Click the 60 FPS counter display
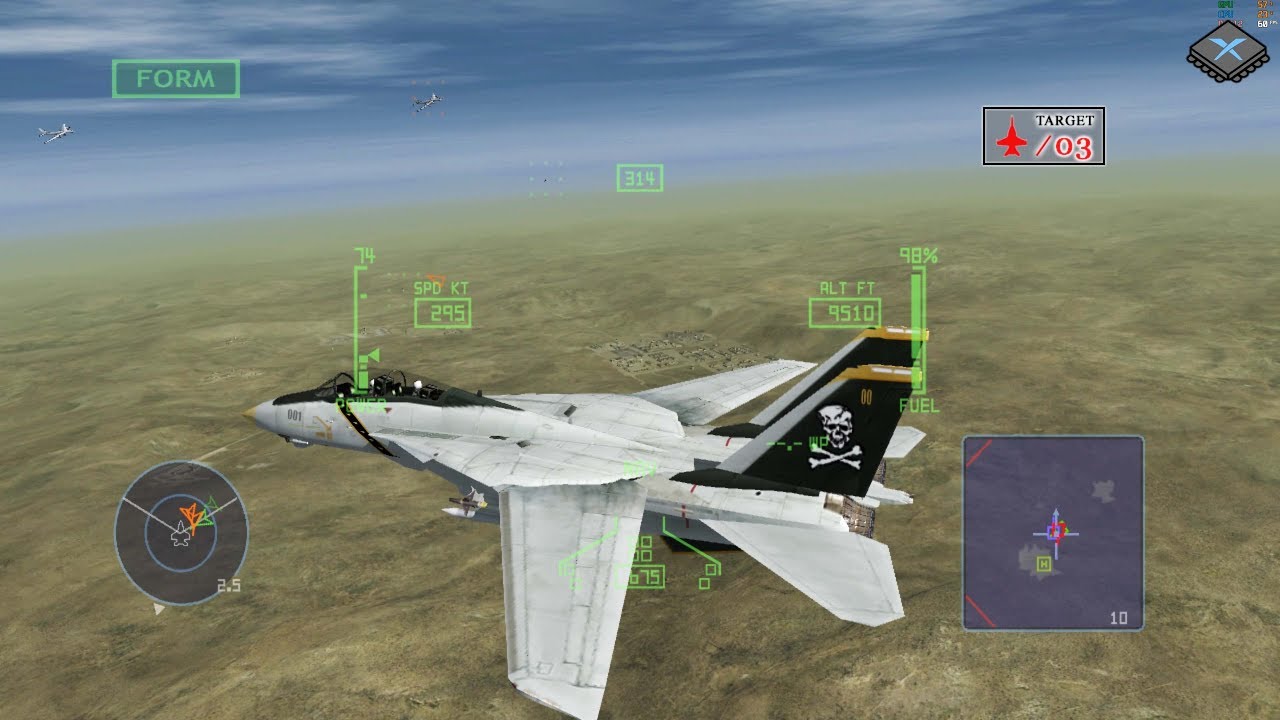The image size is (1280, 720). tap(1264, 24)
